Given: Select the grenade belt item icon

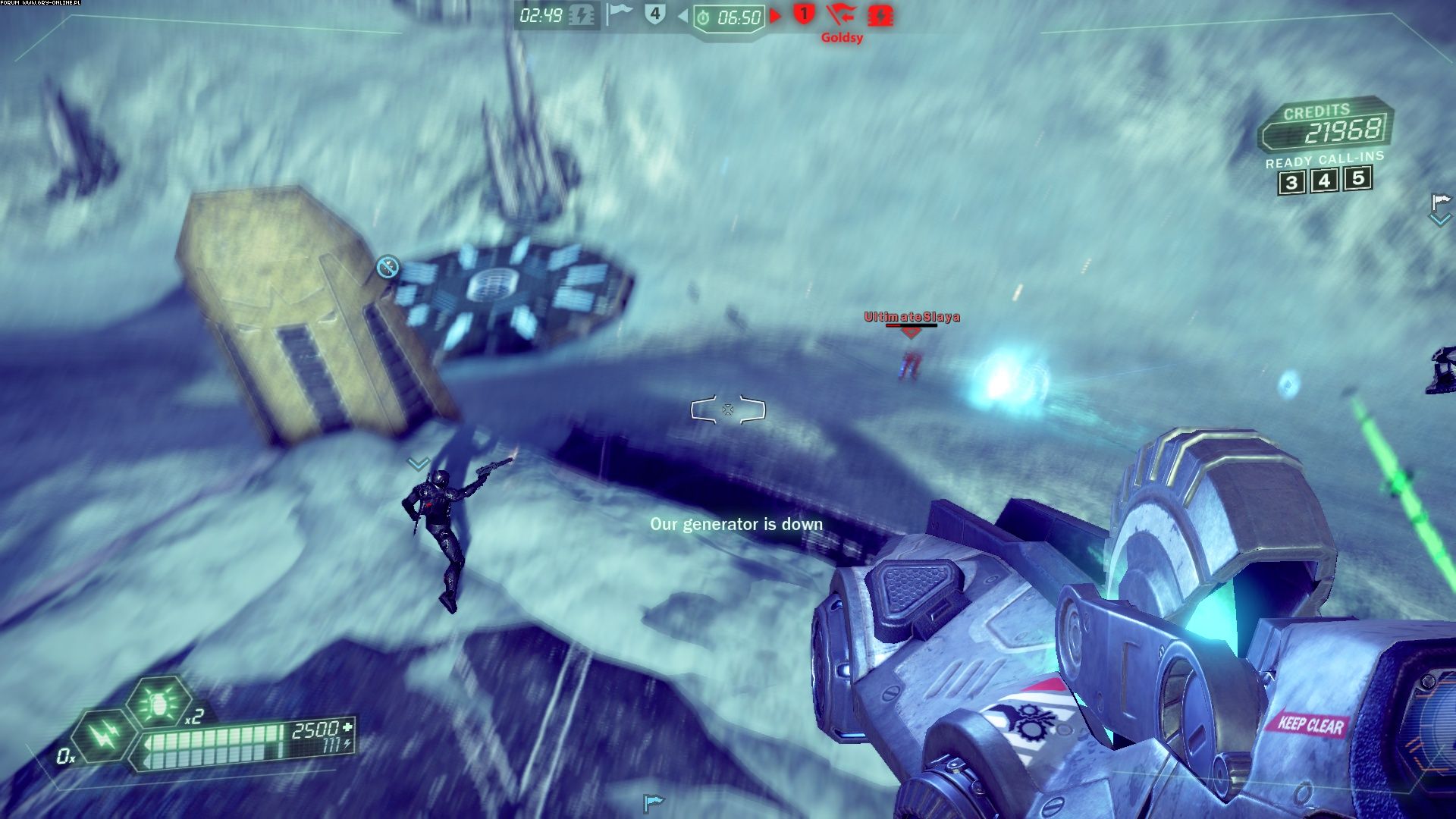Looking at the screenshot, I should tap(158, 701).
